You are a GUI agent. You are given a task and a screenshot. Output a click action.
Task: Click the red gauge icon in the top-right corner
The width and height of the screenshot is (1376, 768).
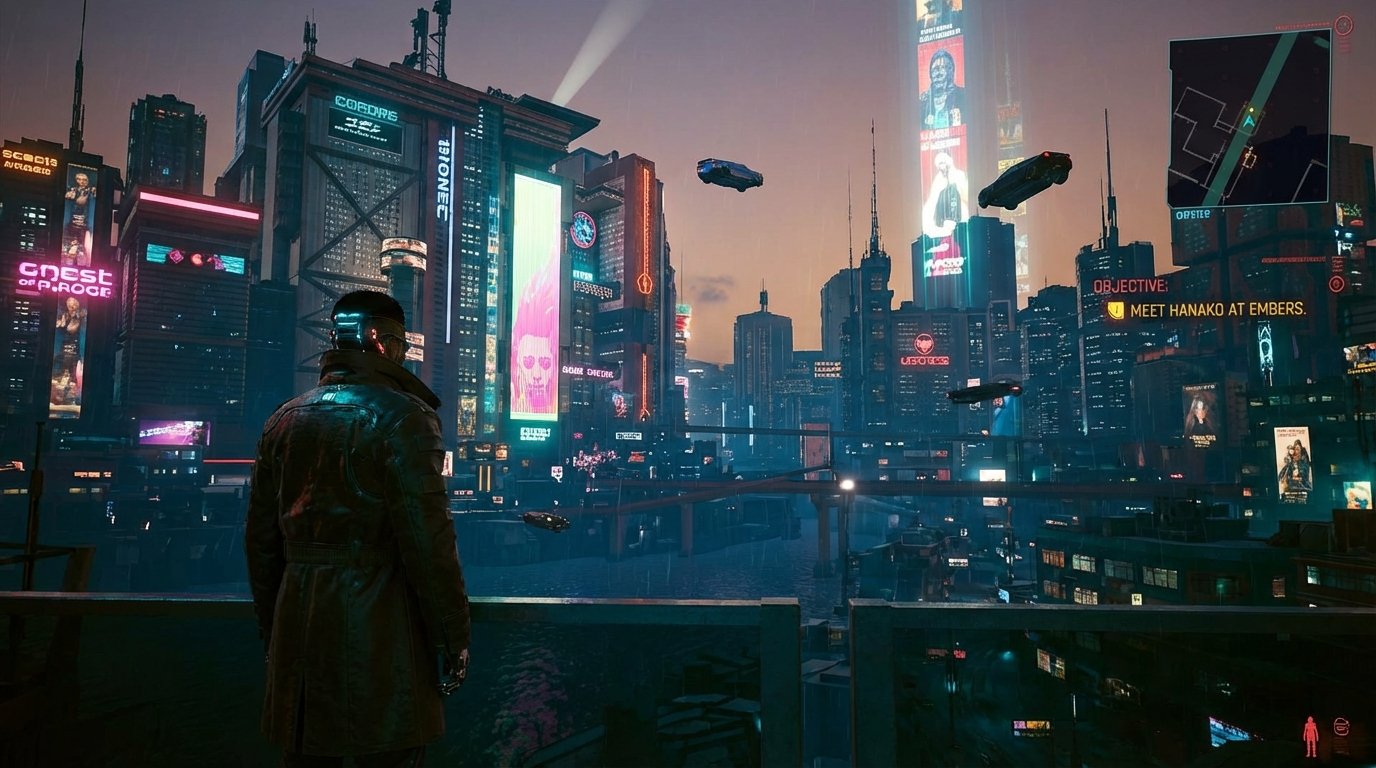coord(1343,24)
